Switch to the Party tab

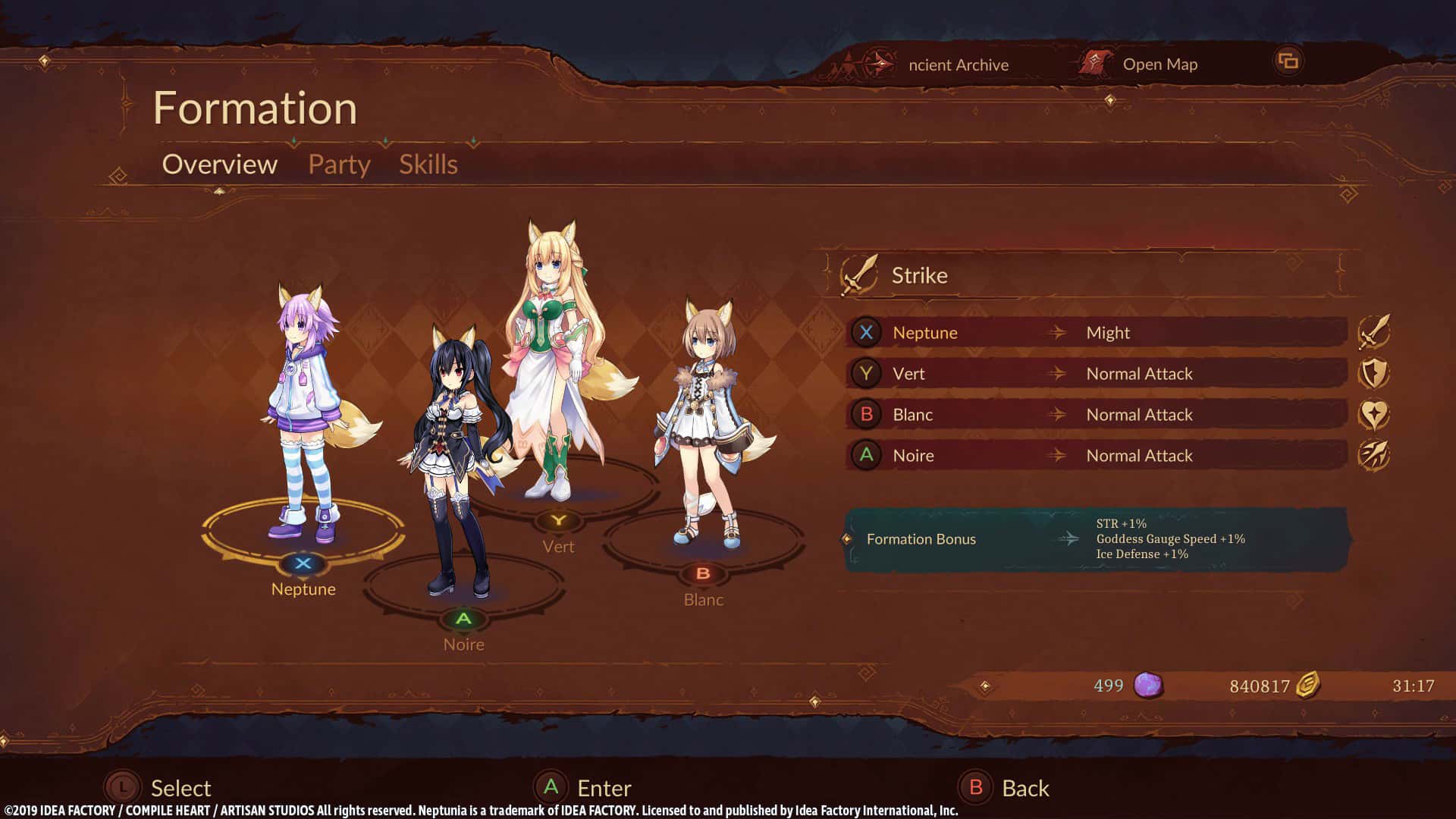click(338, 164)
